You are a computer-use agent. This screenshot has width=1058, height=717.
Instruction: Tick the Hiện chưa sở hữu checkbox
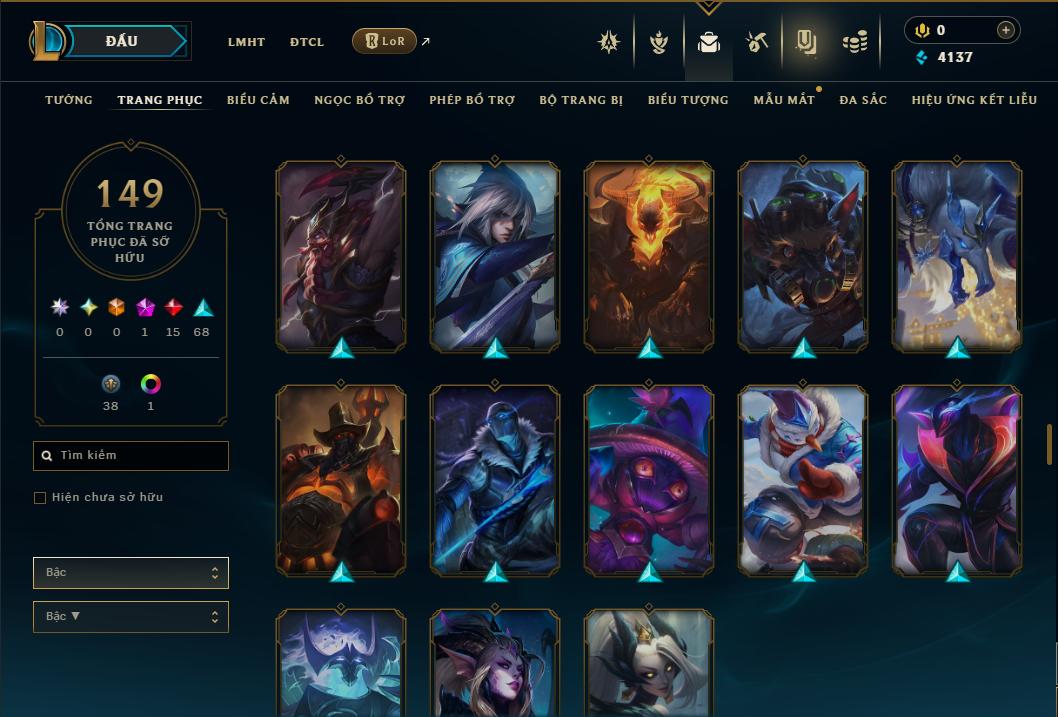tap(40, 498)
